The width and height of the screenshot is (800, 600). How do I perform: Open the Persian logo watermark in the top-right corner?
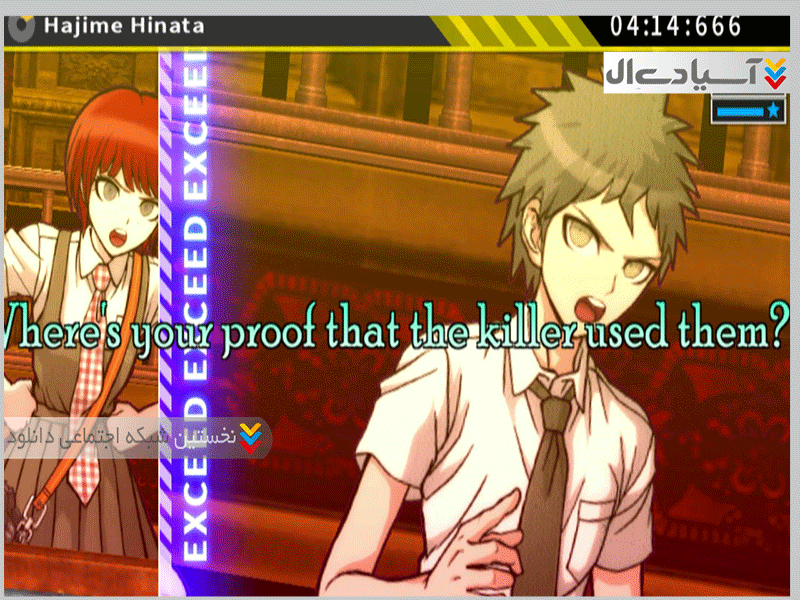(x=697, y=72)
